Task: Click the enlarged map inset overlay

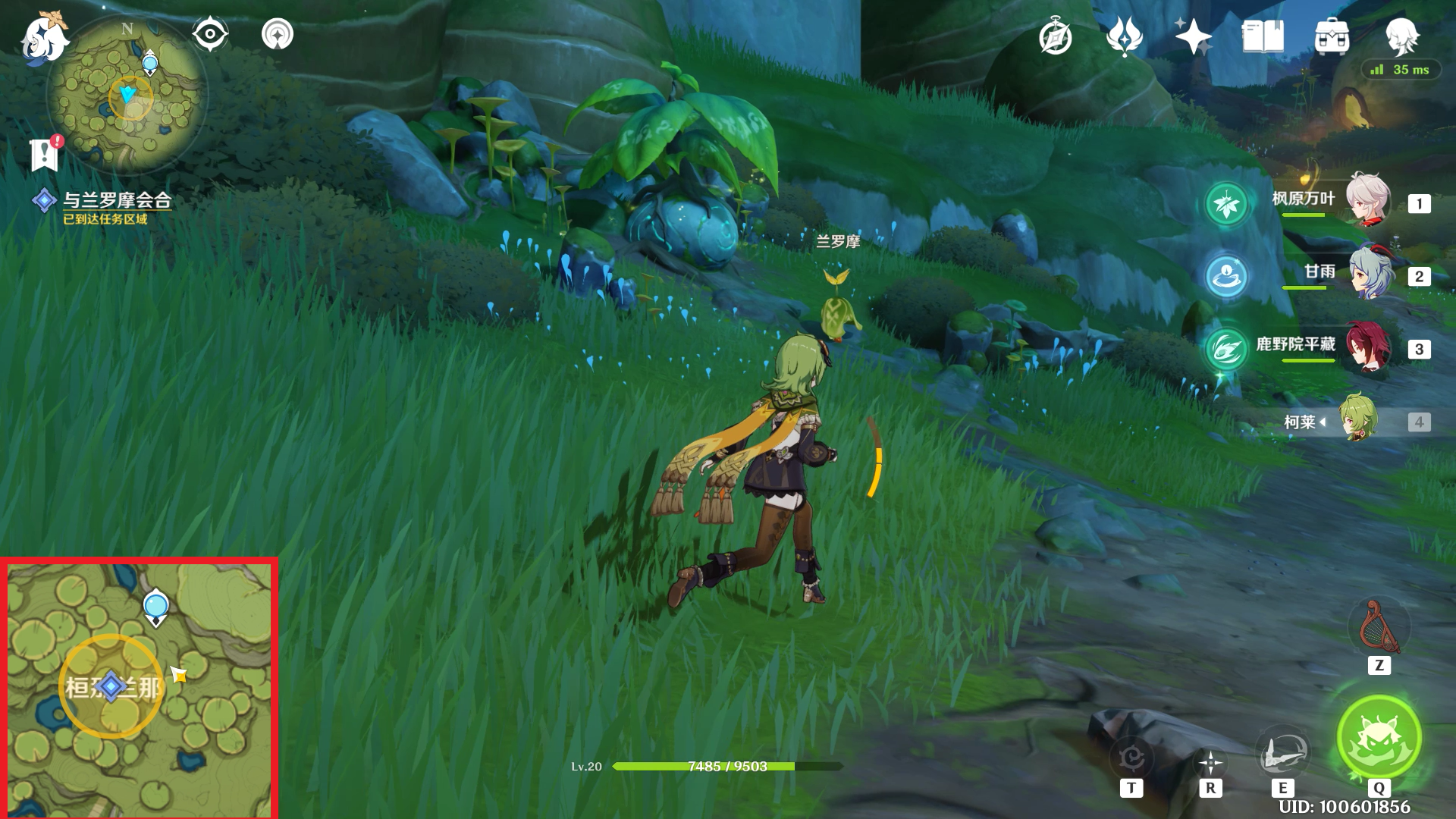Action: click(140, 689)
